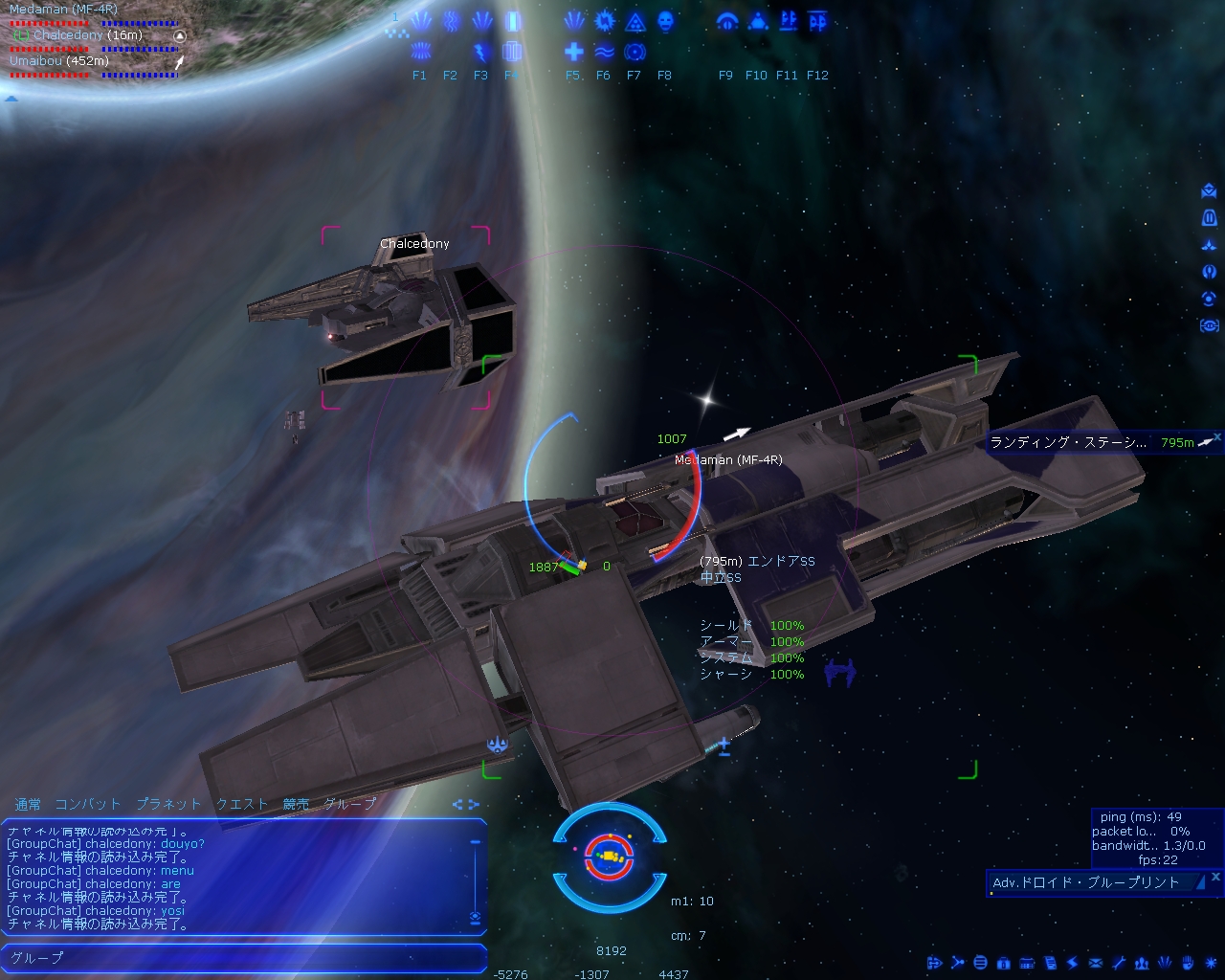Open the group members icon in bottom menu
Screen dimensions: 1225x980
pos(1142,963)
